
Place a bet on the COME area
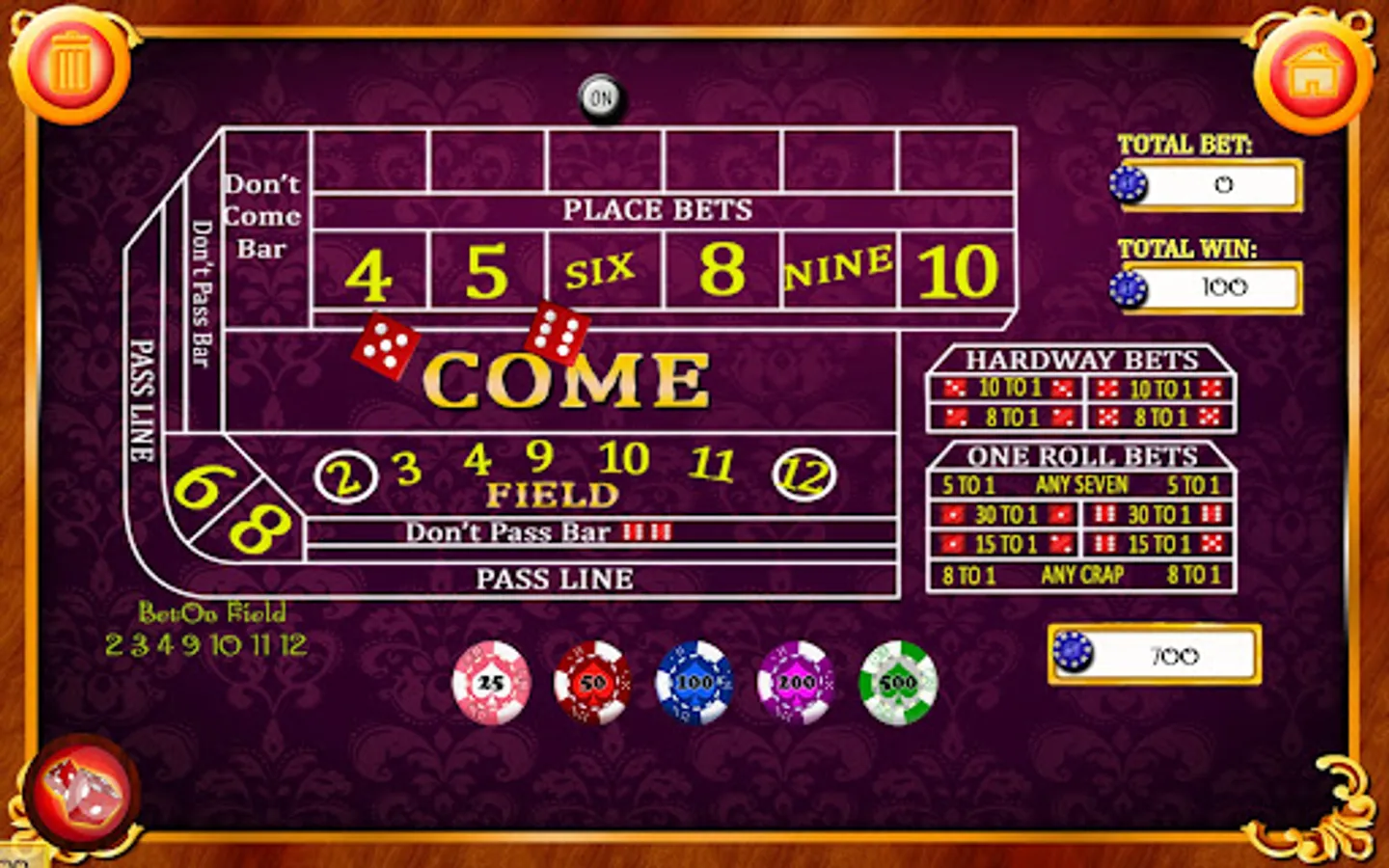(x=569, y=378)
